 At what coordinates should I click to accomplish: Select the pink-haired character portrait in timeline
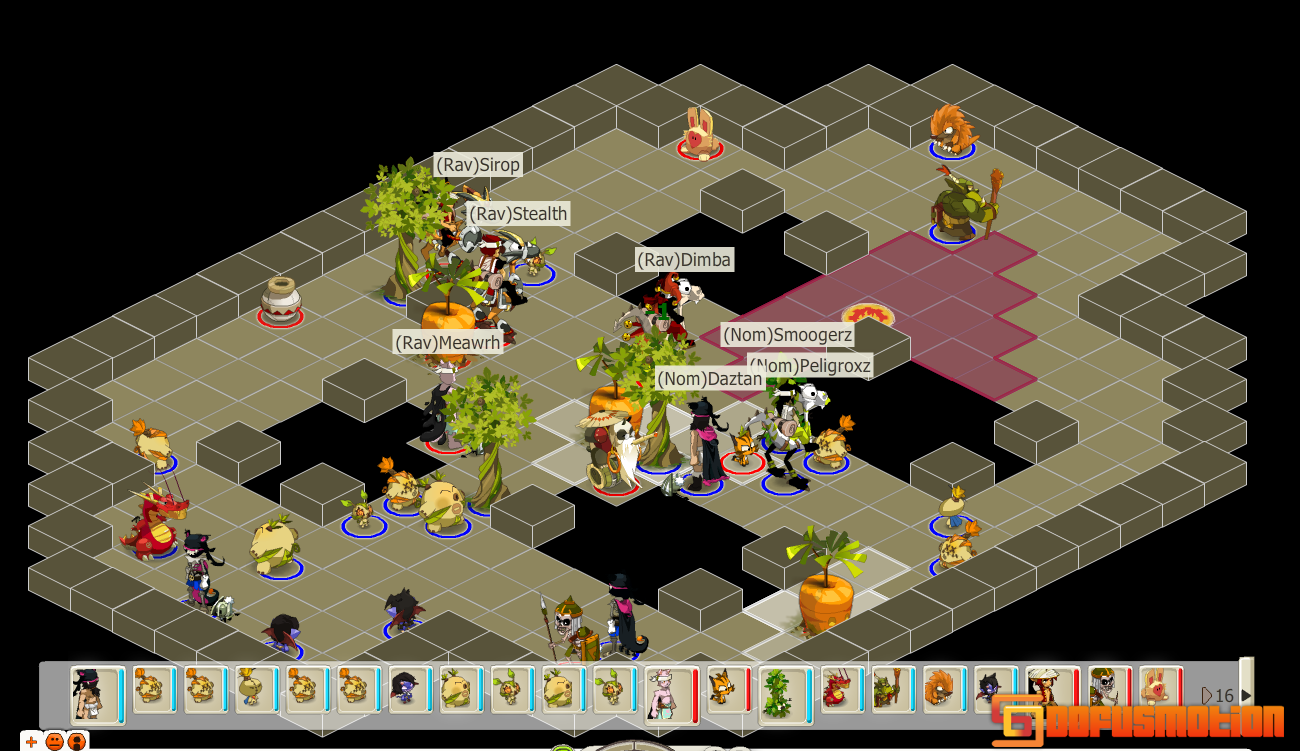click(668, 692)
